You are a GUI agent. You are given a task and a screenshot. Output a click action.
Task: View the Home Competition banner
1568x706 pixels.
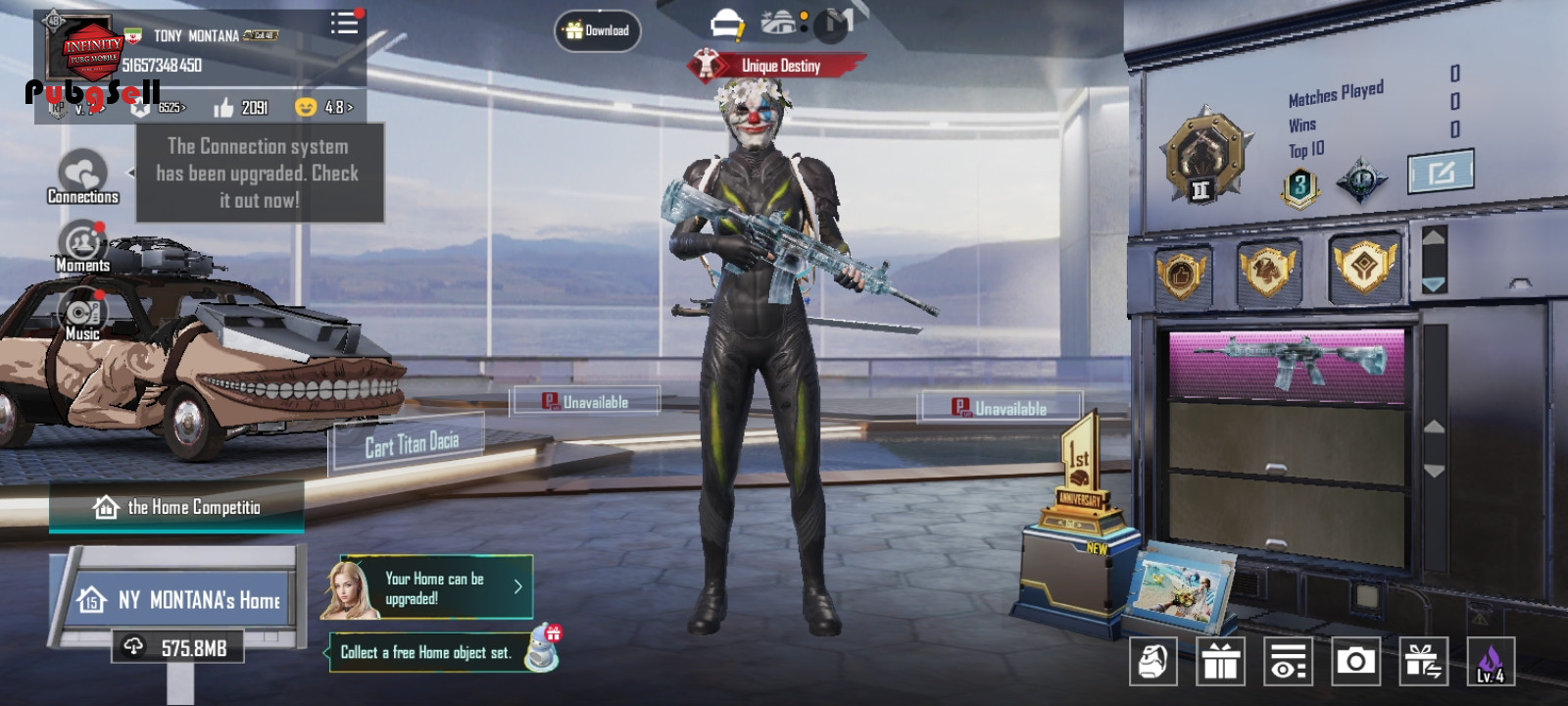(x=177, y=507)
